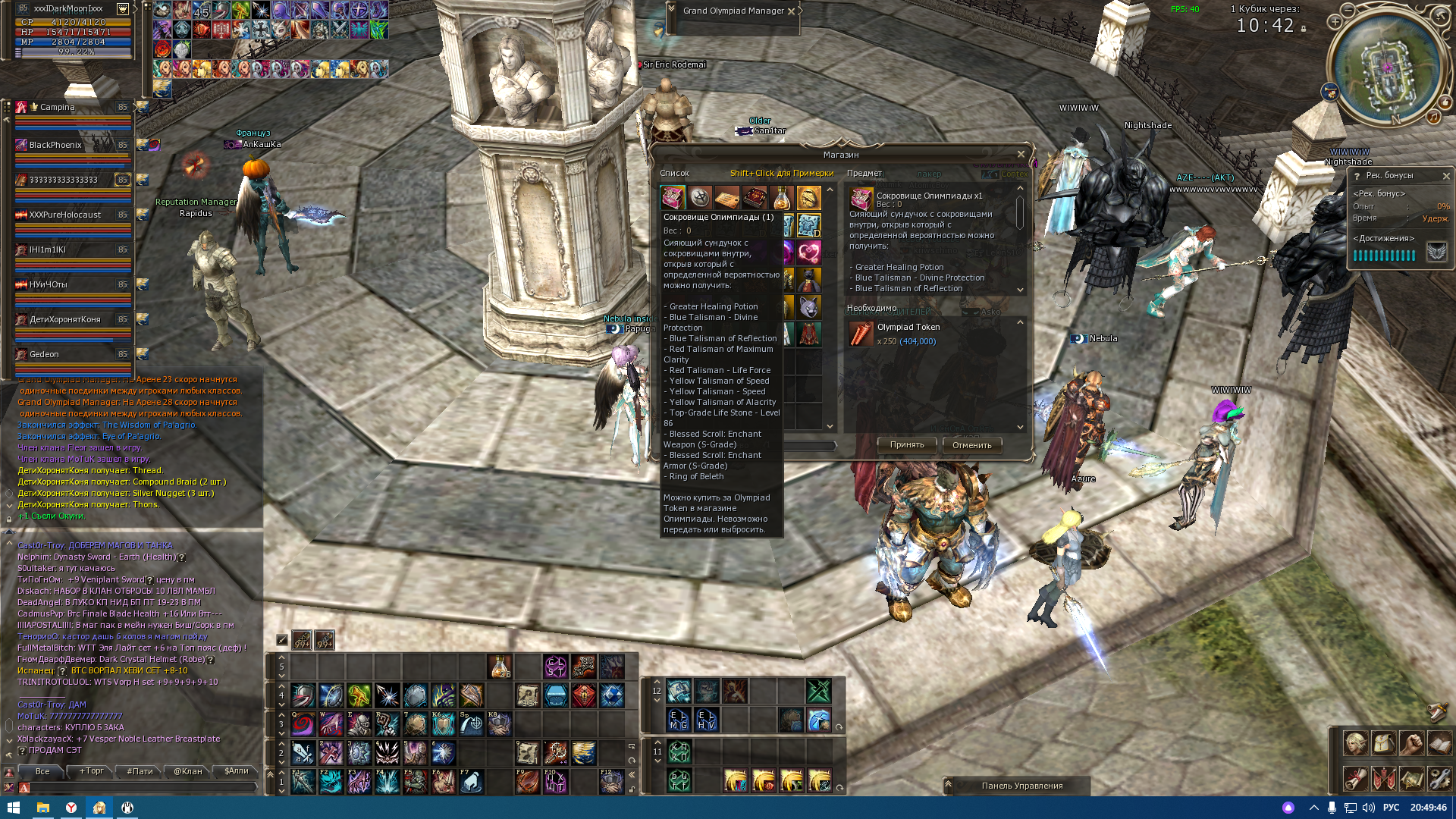Click the Olympiad Token icon under Необходимо
The image size is (1456, 819).
pyautogui.click(x=861, y=334)
